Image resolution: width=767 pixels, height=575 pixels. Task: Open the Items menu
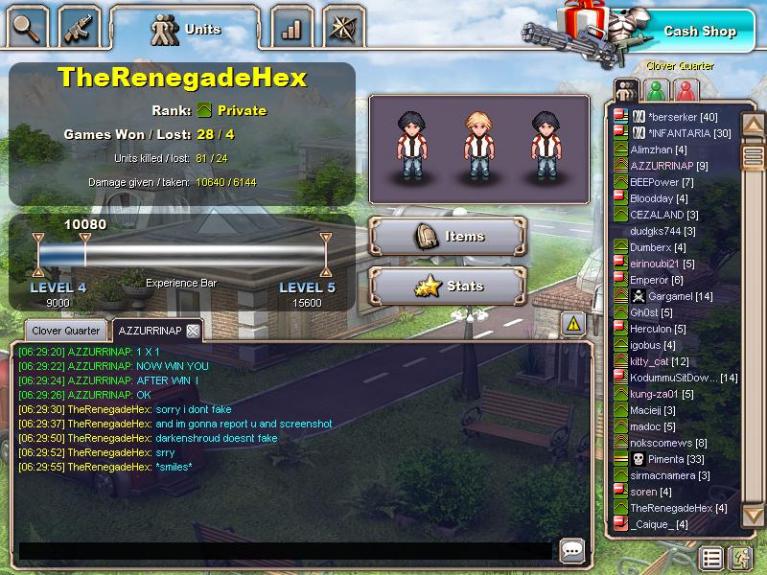point(448,237)
